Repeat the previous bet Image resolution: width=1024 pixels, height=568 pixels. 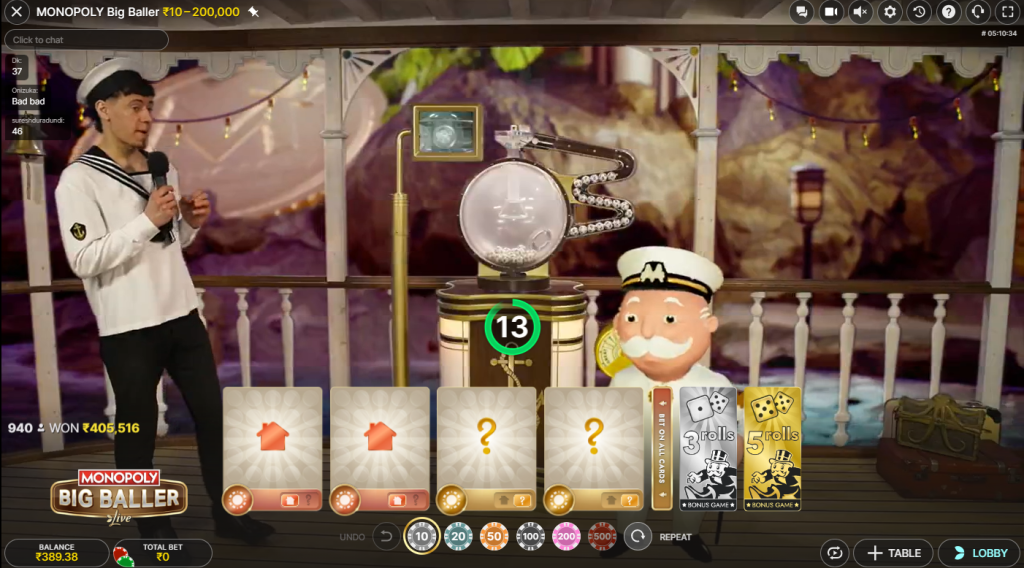coord(637,537)
